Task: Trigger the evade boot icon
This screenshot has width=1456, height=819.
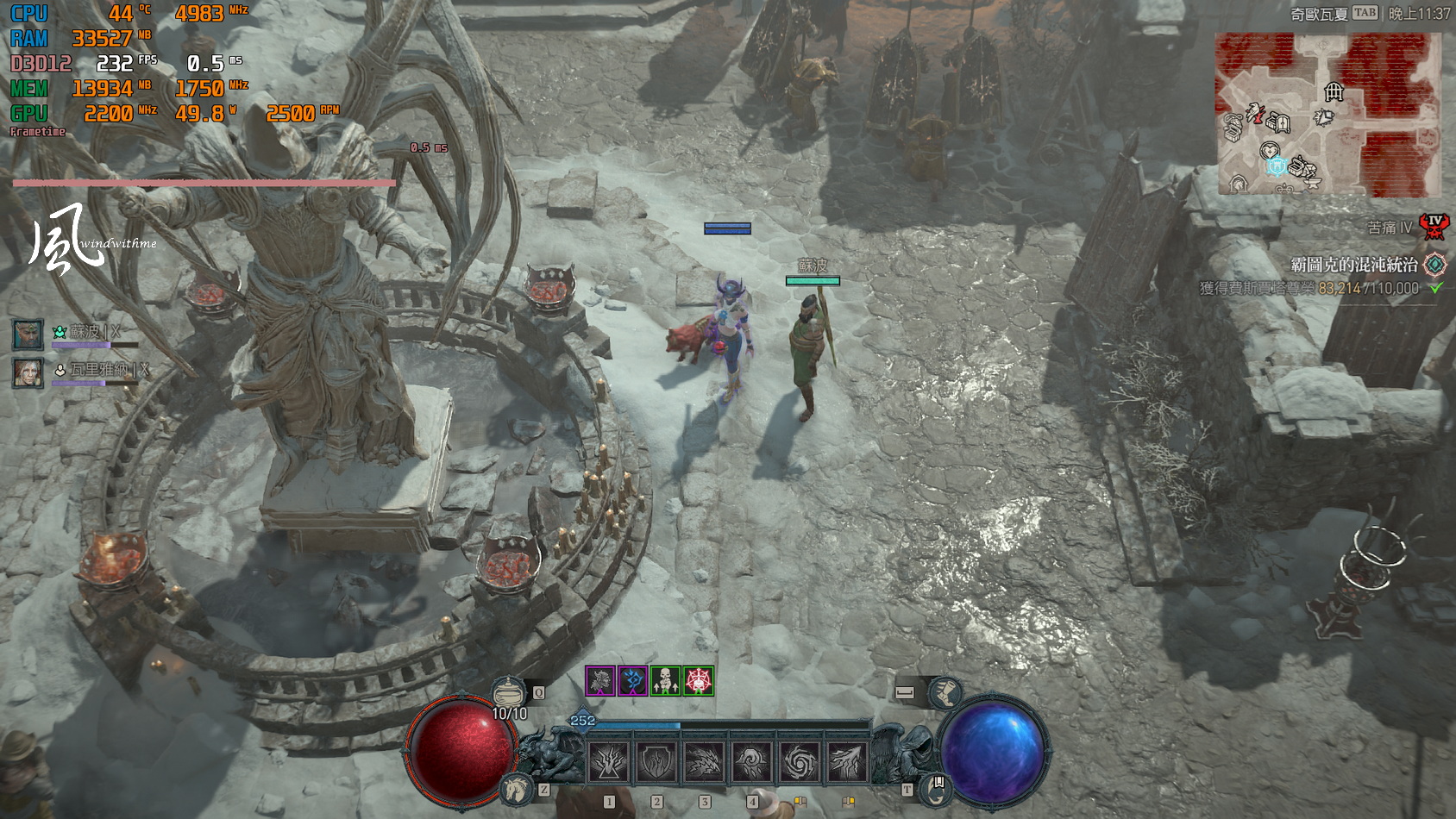Action: click(944, 692)
